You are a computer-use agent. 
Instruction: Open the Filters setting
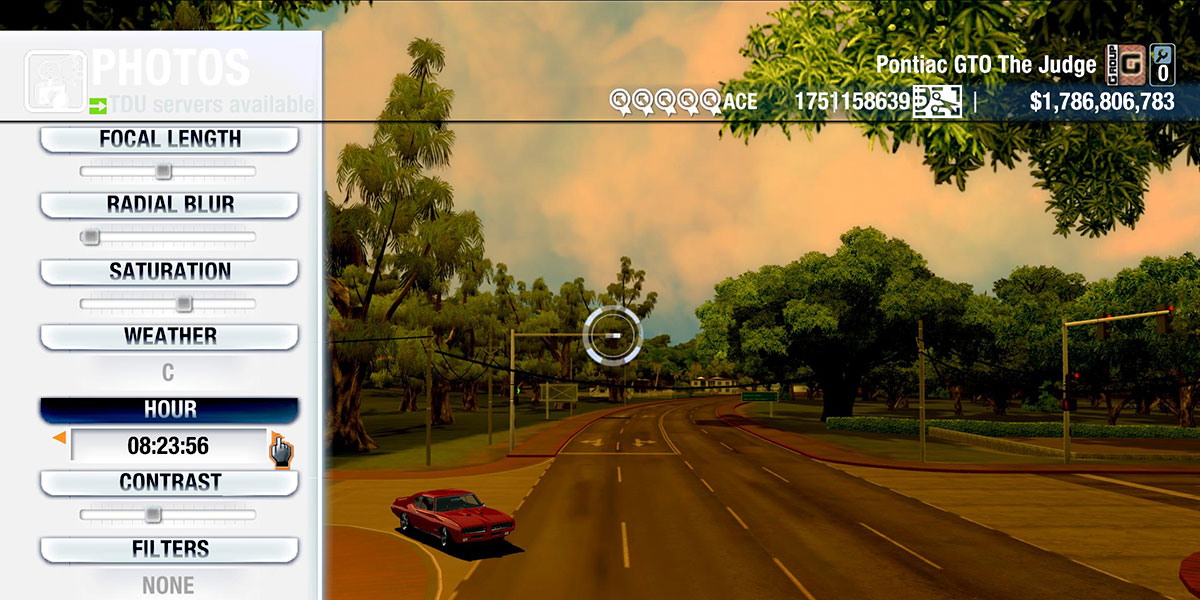pyautogui.click(x=169, y=550)
